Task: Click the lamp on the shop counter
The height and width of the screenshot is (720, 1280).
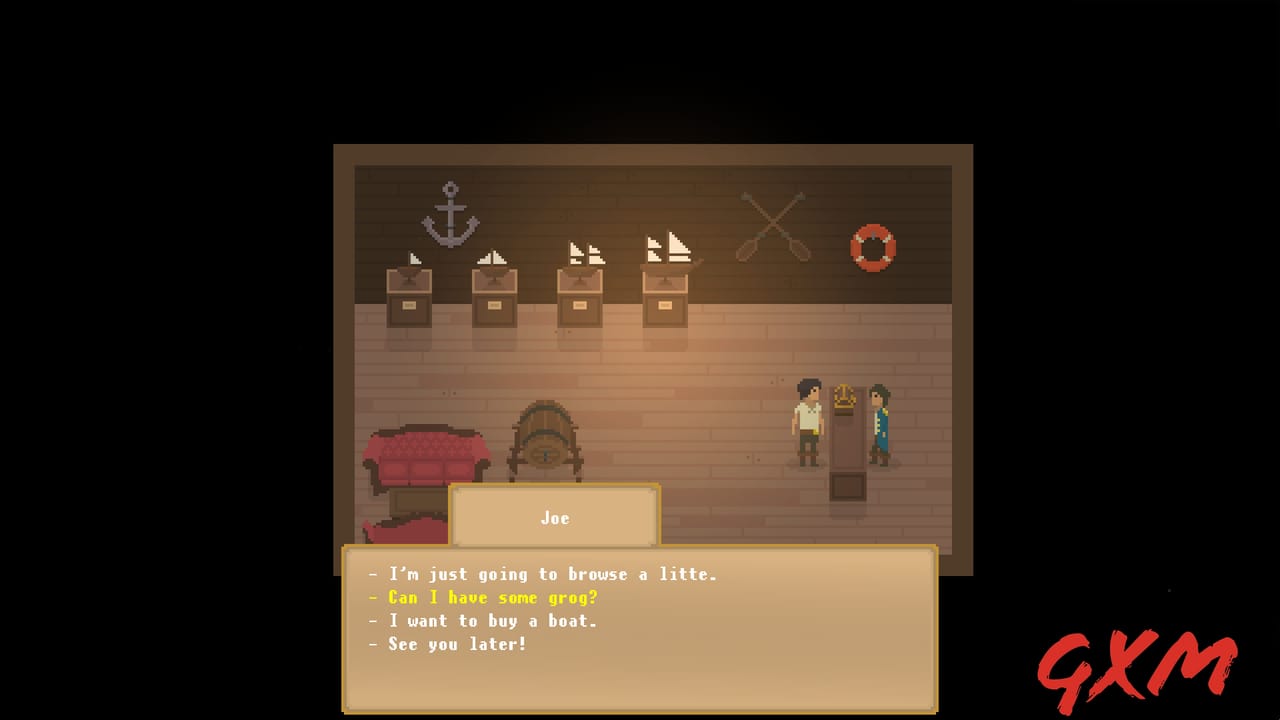Action: pos(846,398)
